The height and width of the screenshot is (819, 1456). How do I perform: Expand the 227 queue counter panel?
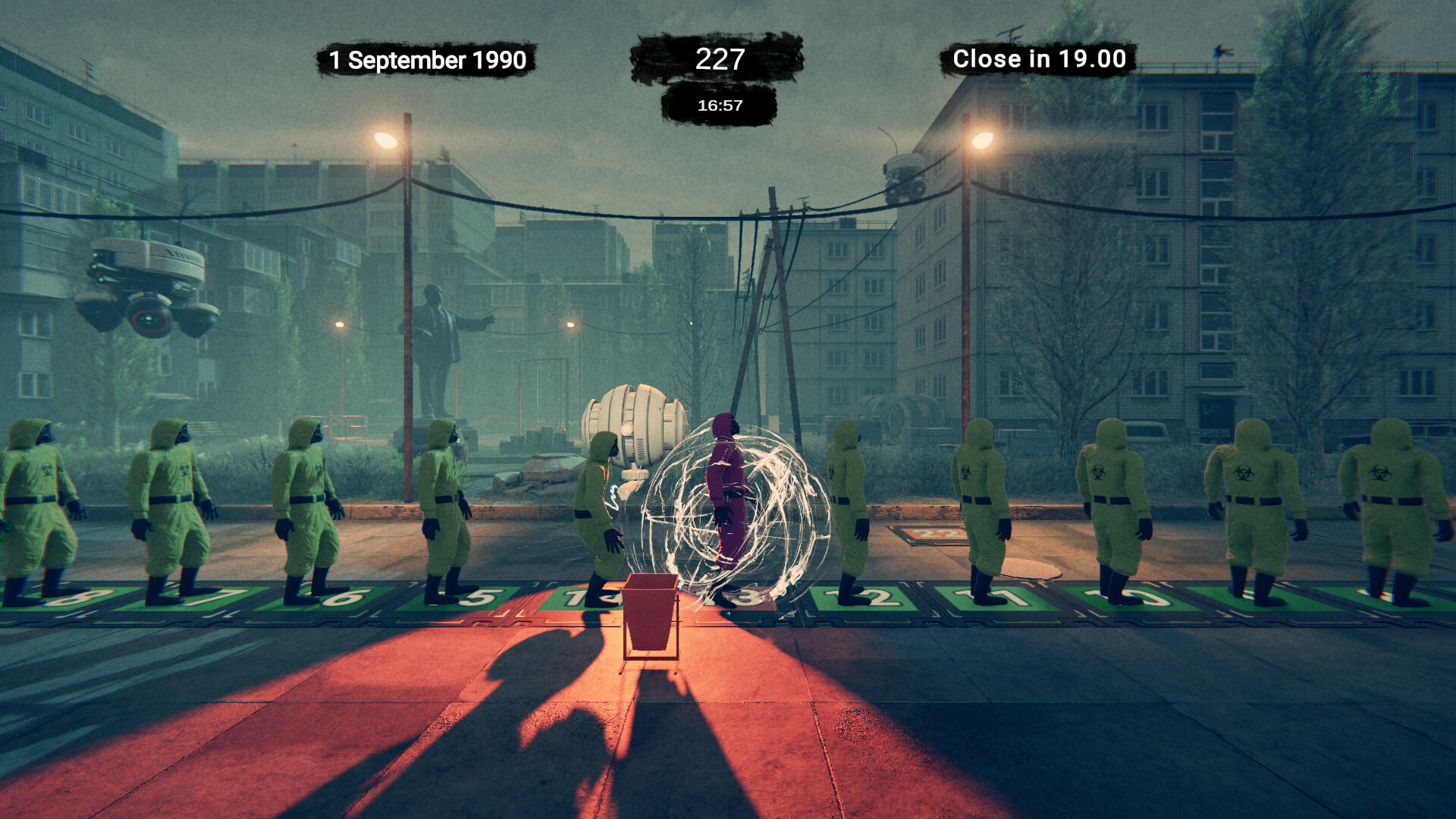(719, 58)
